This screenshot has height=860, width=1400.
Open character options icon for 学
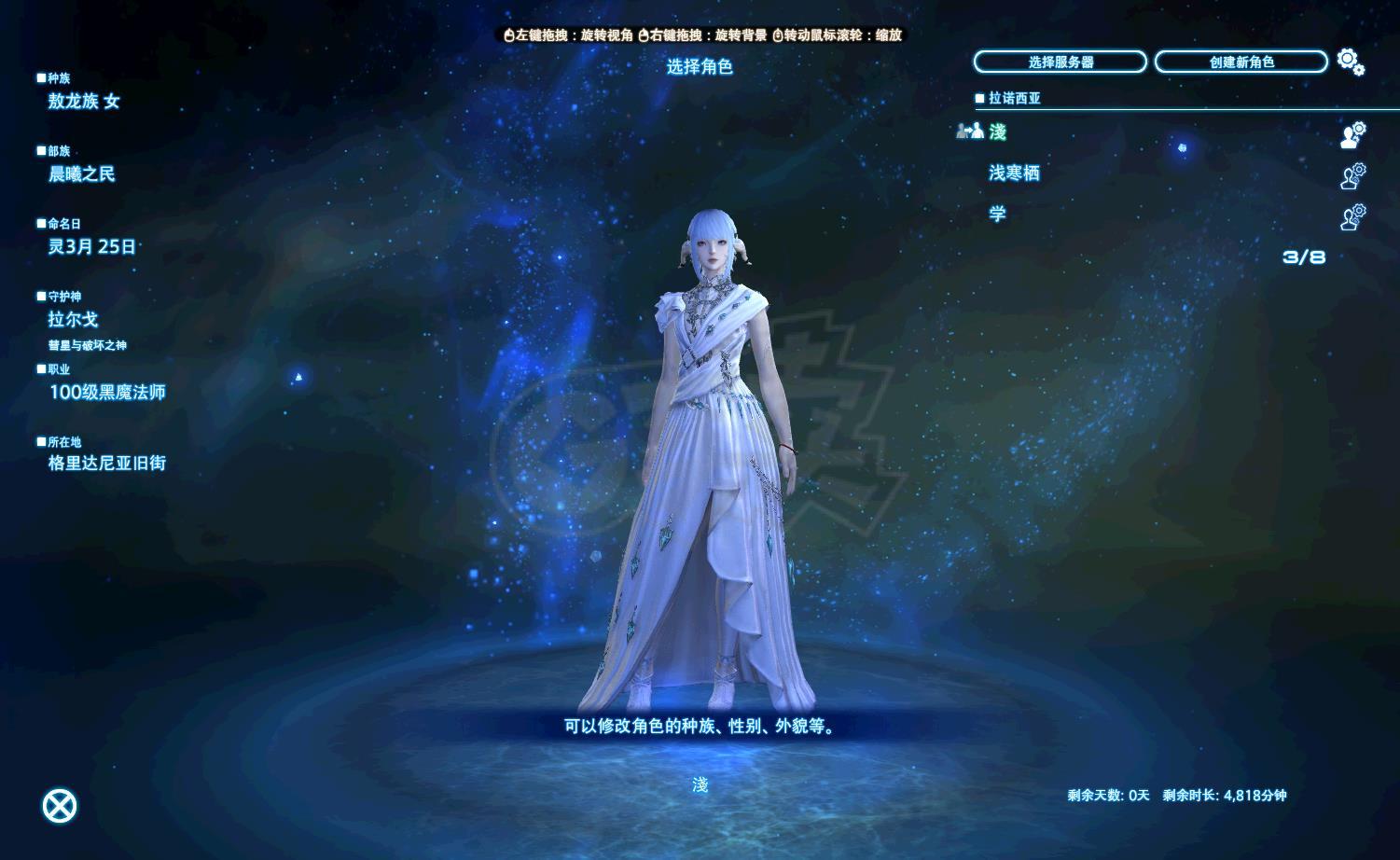(1352, 216)
